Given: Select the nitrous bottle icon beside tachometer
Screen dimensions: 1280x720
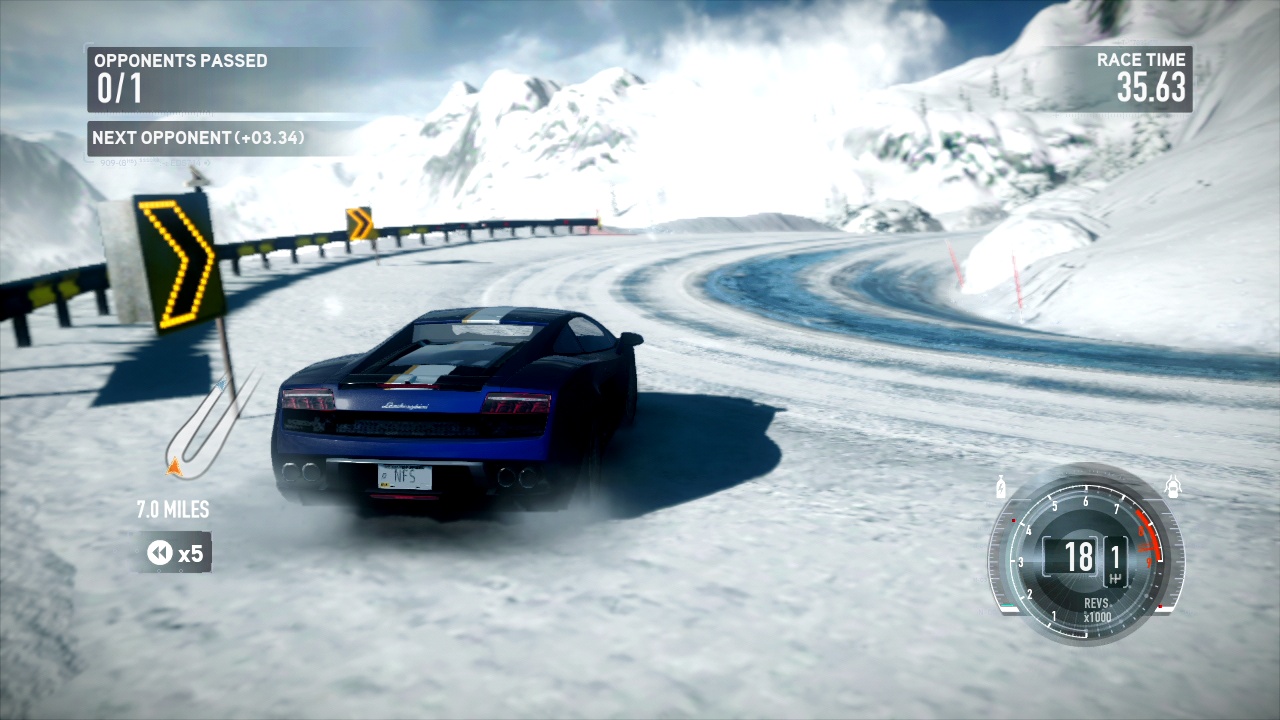Looking at the screenshot, I should [1002, 489].
